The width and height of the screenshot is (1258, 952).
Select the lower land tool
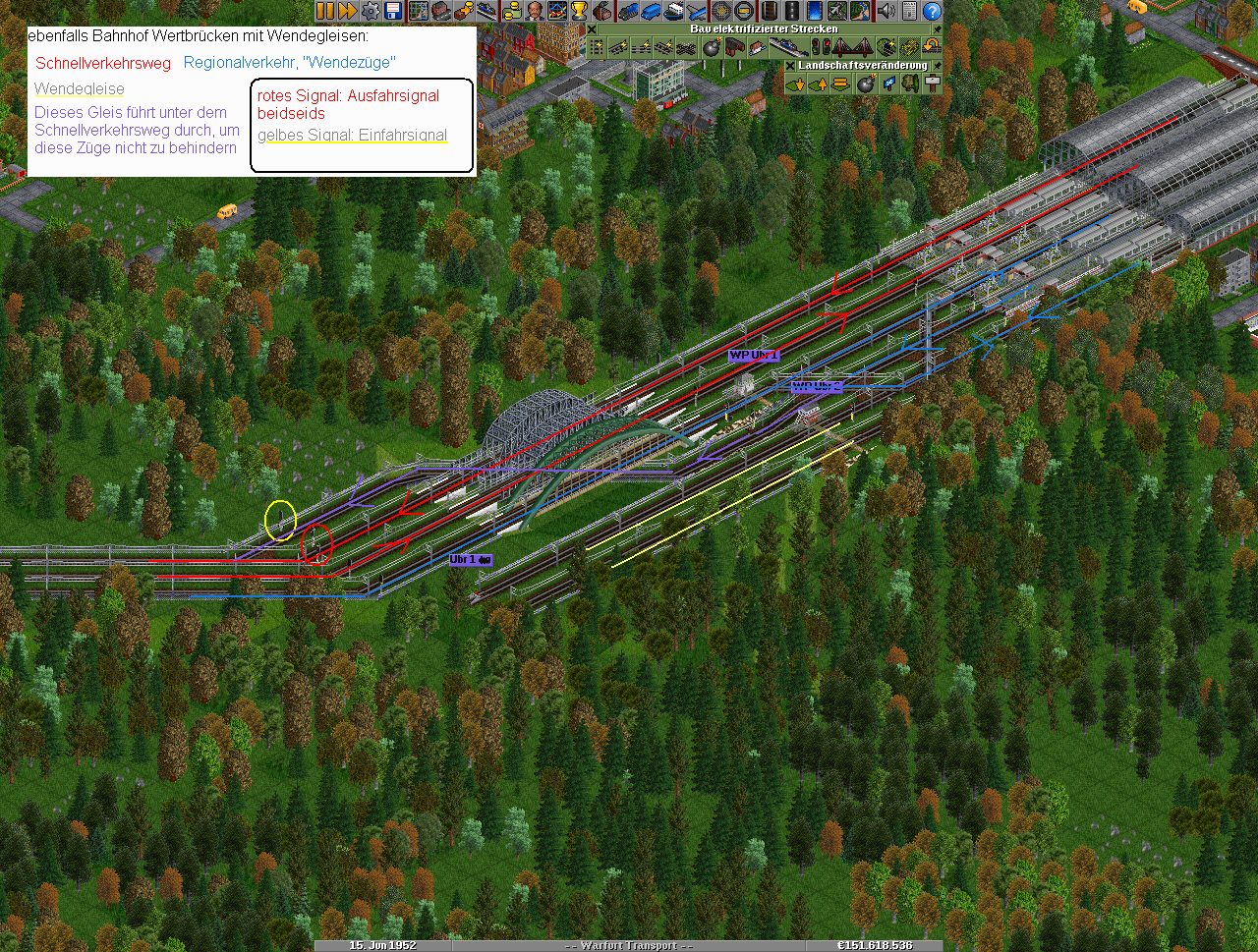796,84
